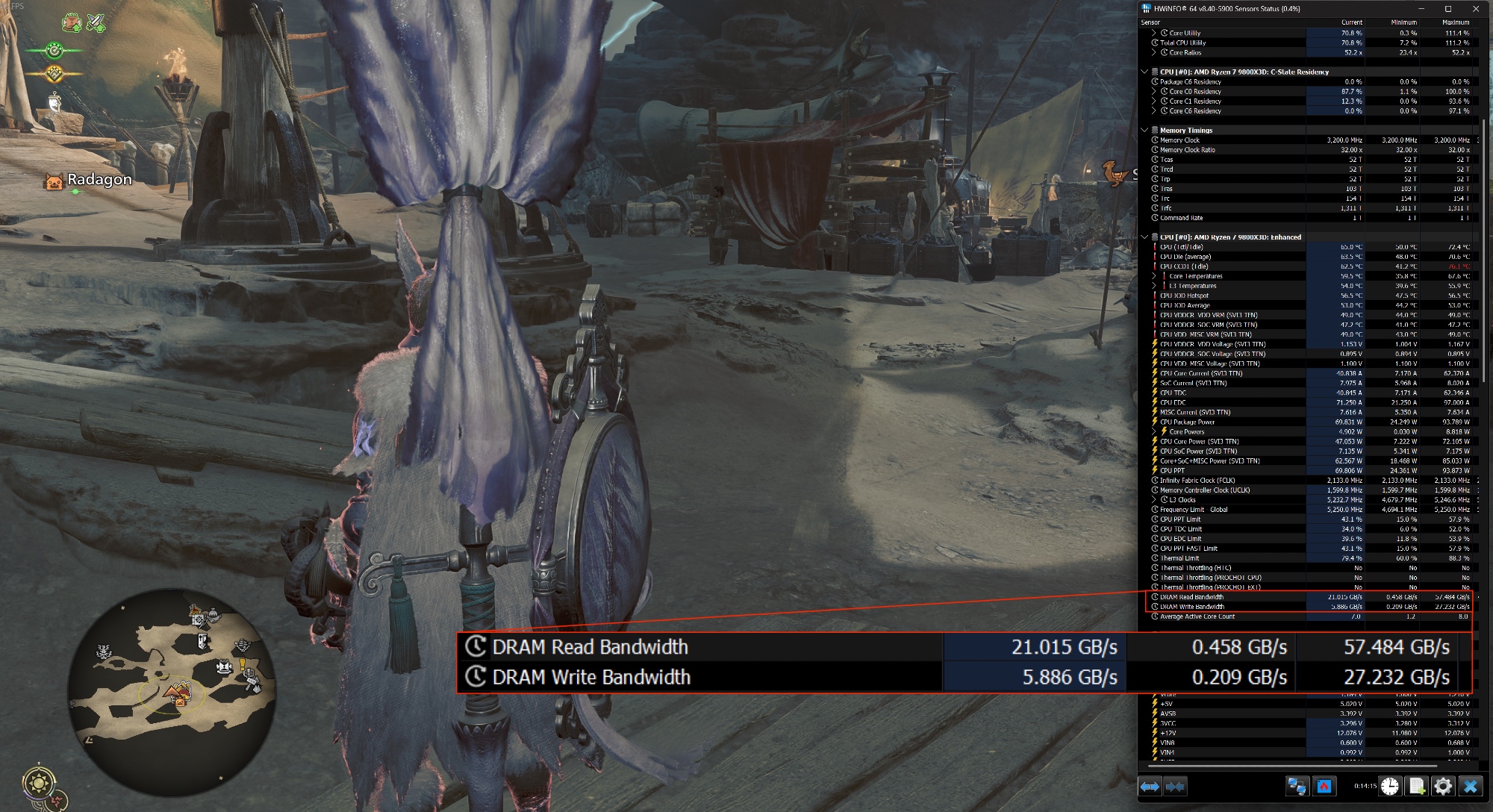Check the green defense-up buff icon
This screenshot has width=1493, height=812.
(72, 23)
